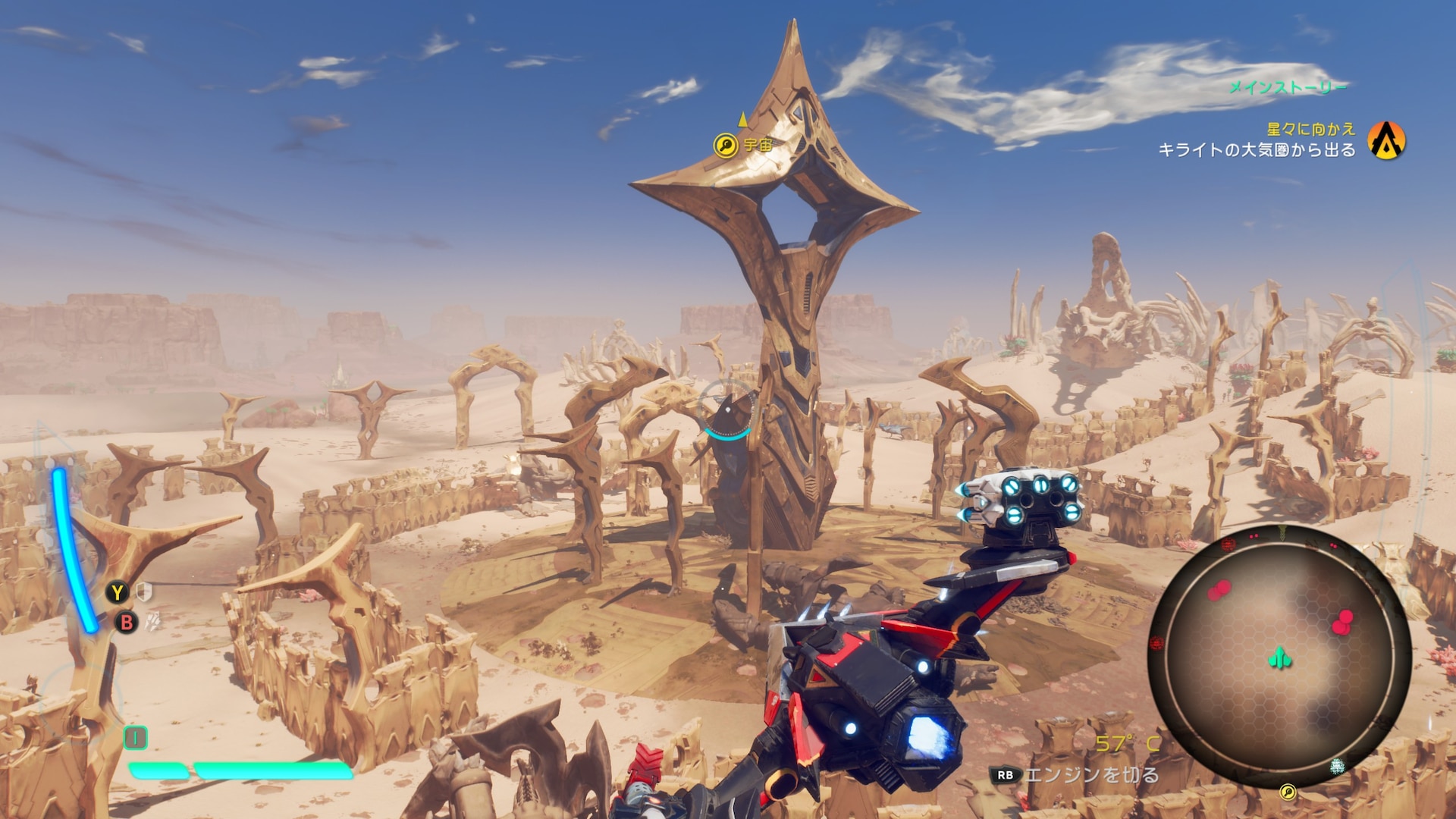This screenshot has height=819, width=1456.
Task: Select the teal dotted marker on minimap rim
Action: point(1337,767)
